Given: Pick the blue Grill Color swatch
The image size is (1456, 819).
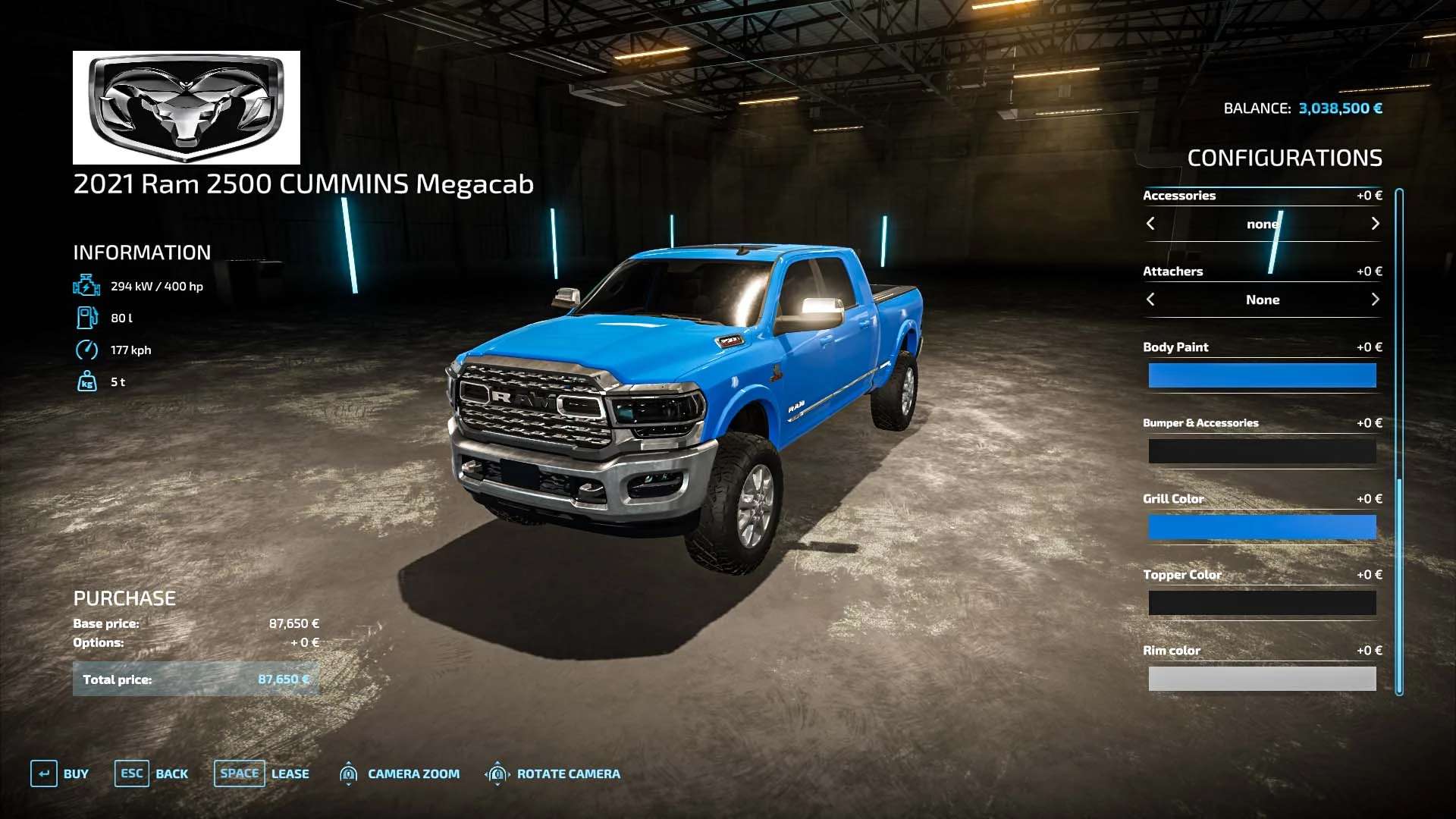Looking at the screenshot, I should pyautogui.click(x=1262, y=527).
